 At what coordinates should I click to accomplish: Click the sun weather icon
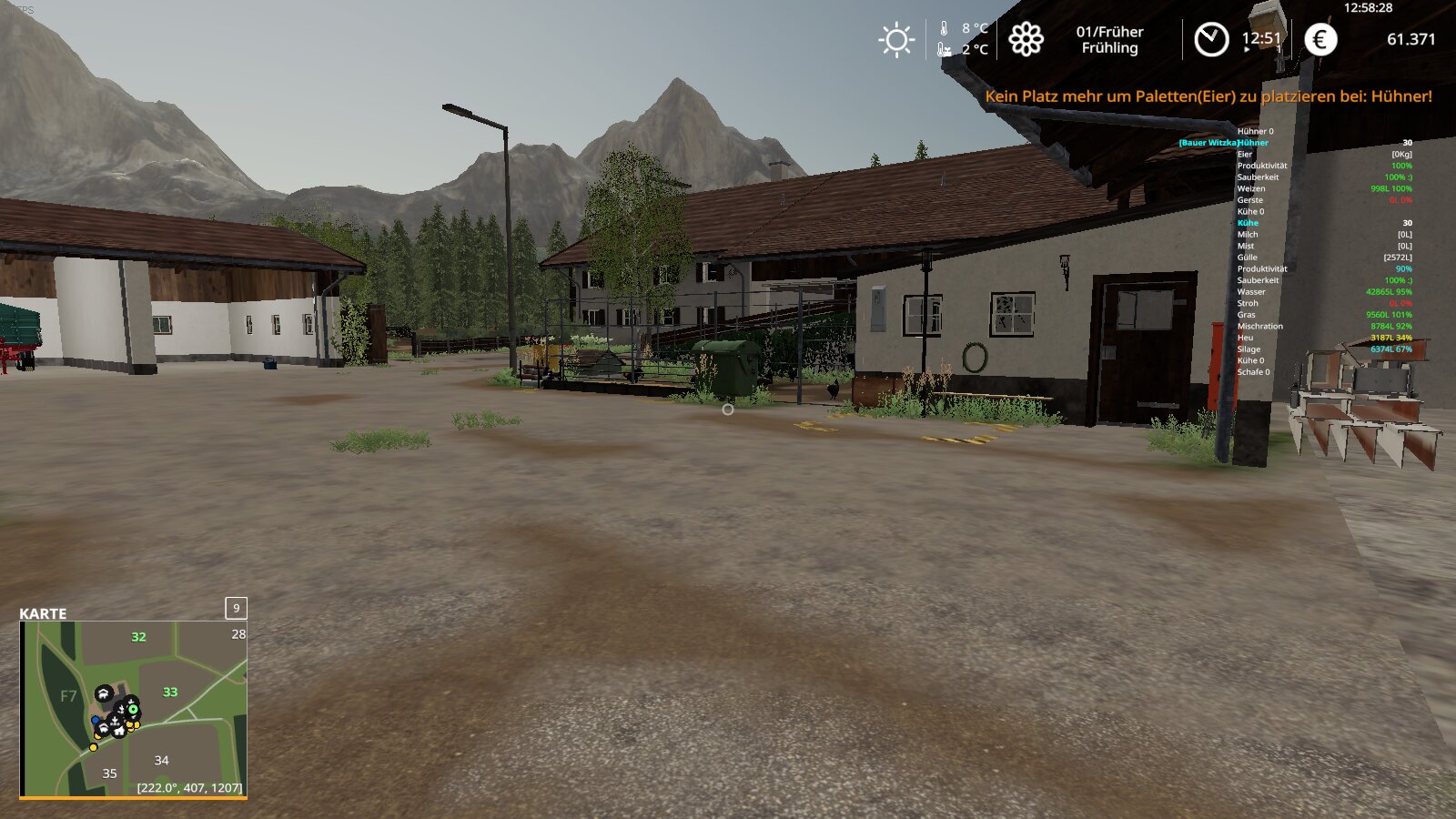(895, 40)
